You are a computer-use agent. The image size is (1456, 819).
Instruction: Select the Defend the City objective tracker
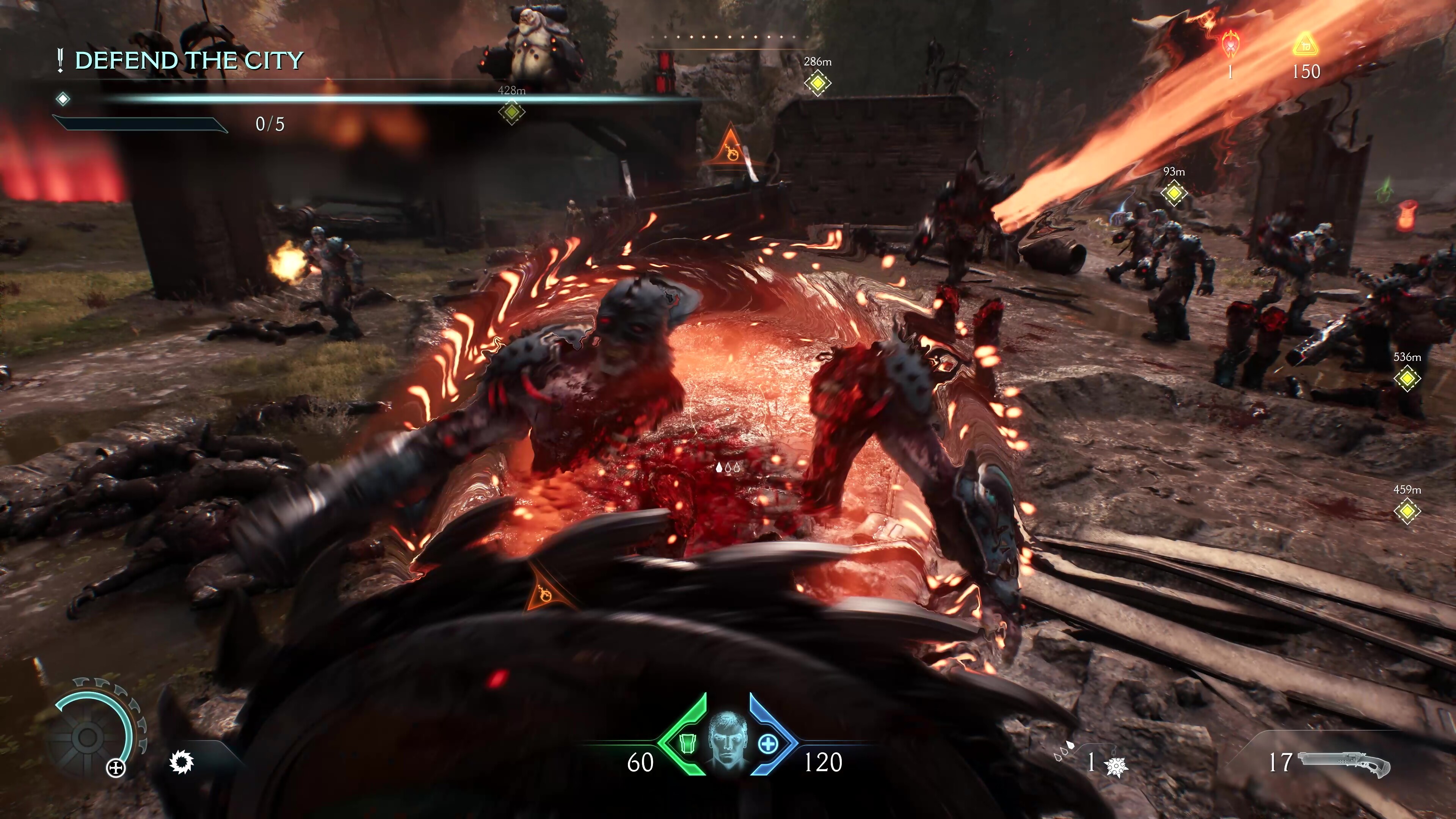188,61
